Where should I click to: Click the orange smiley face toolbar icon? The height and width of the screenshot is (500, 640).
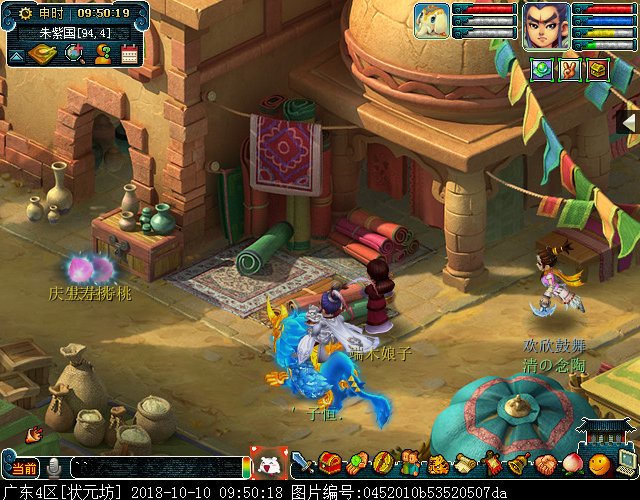(x=599, y=465)
